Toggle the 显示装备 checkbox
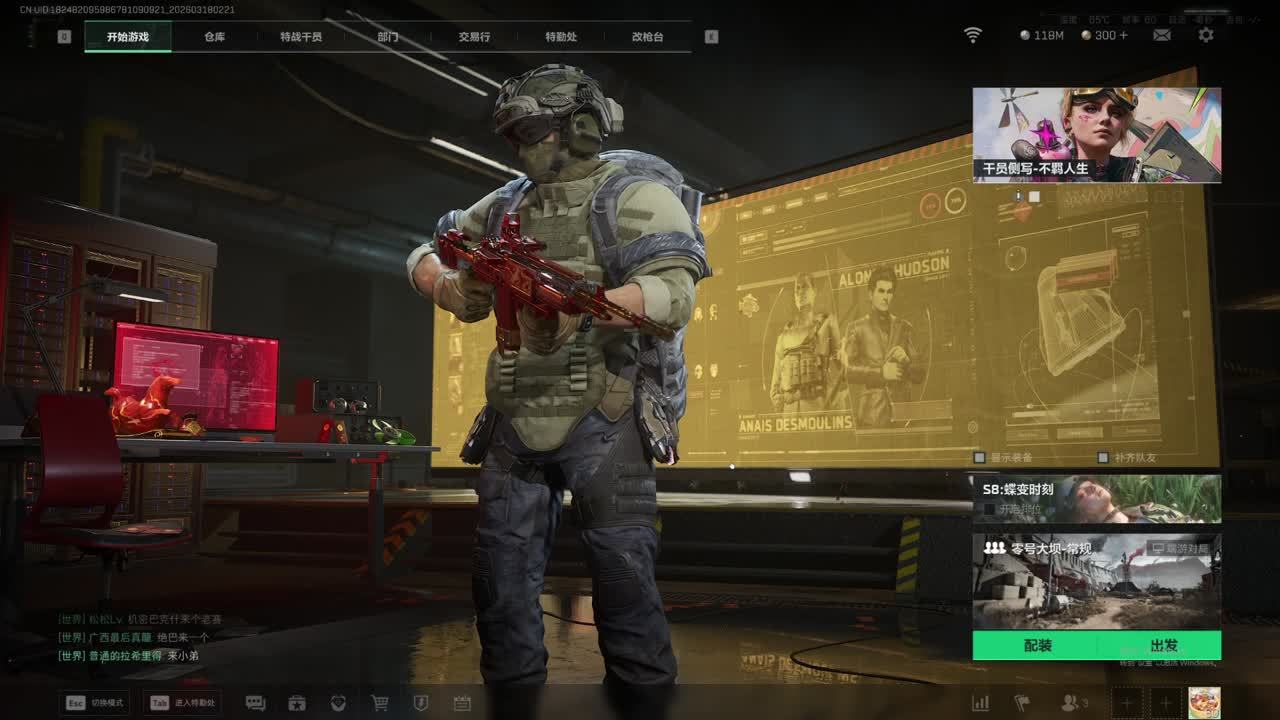This screenshot has height=720, width=1280. pyautogui.click(x=981, y=457)
